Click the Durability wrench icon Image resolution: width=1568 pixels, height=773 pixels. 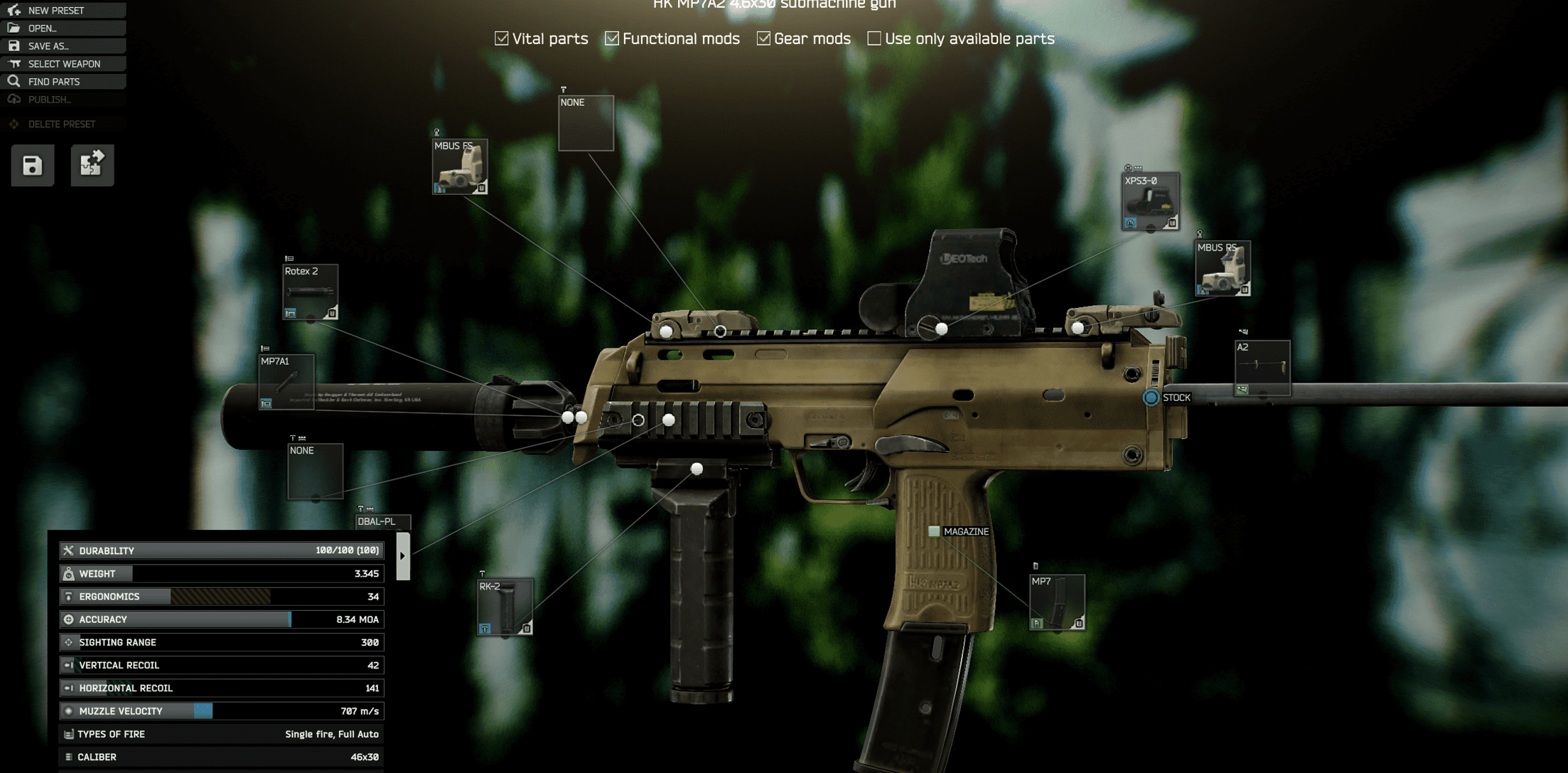coord(69,550)
